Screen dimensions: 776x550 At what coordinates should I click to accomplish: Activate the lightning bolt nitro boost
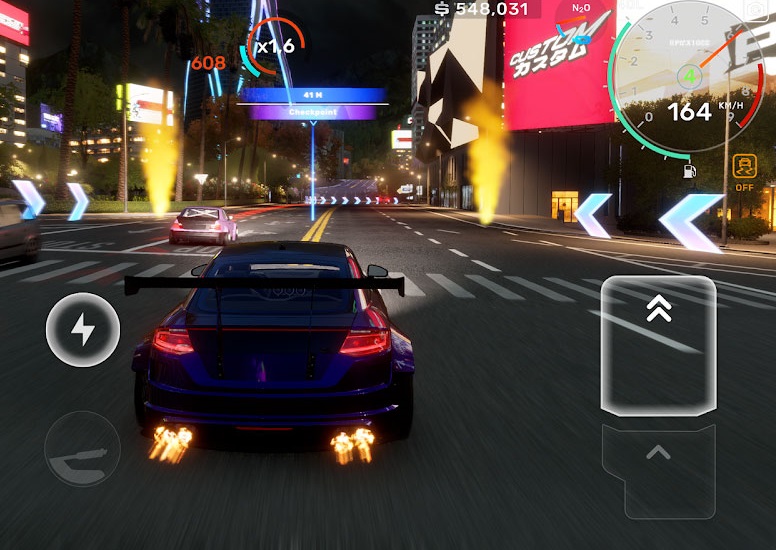tap(83, 330)
